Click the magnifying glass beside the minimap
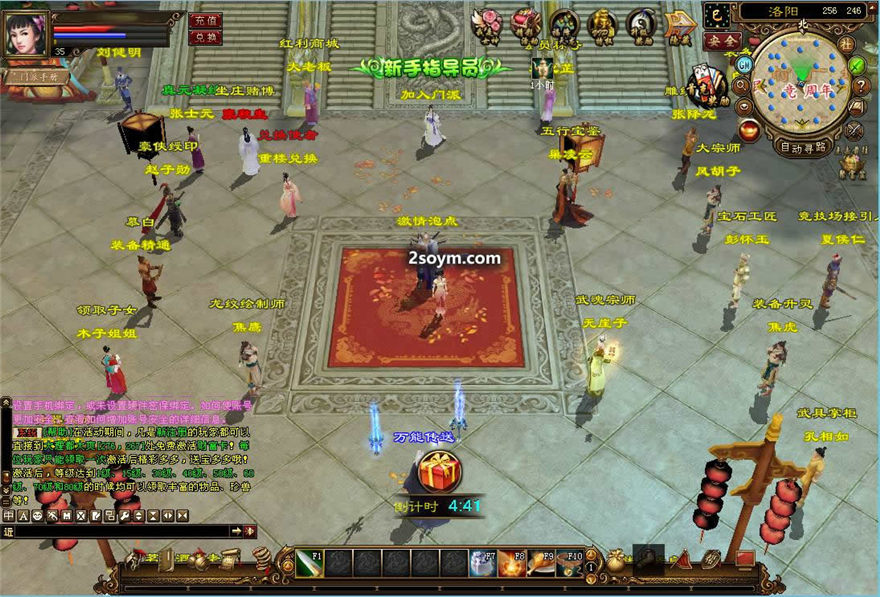Screen dimensions: 880x597 point(743,85)
